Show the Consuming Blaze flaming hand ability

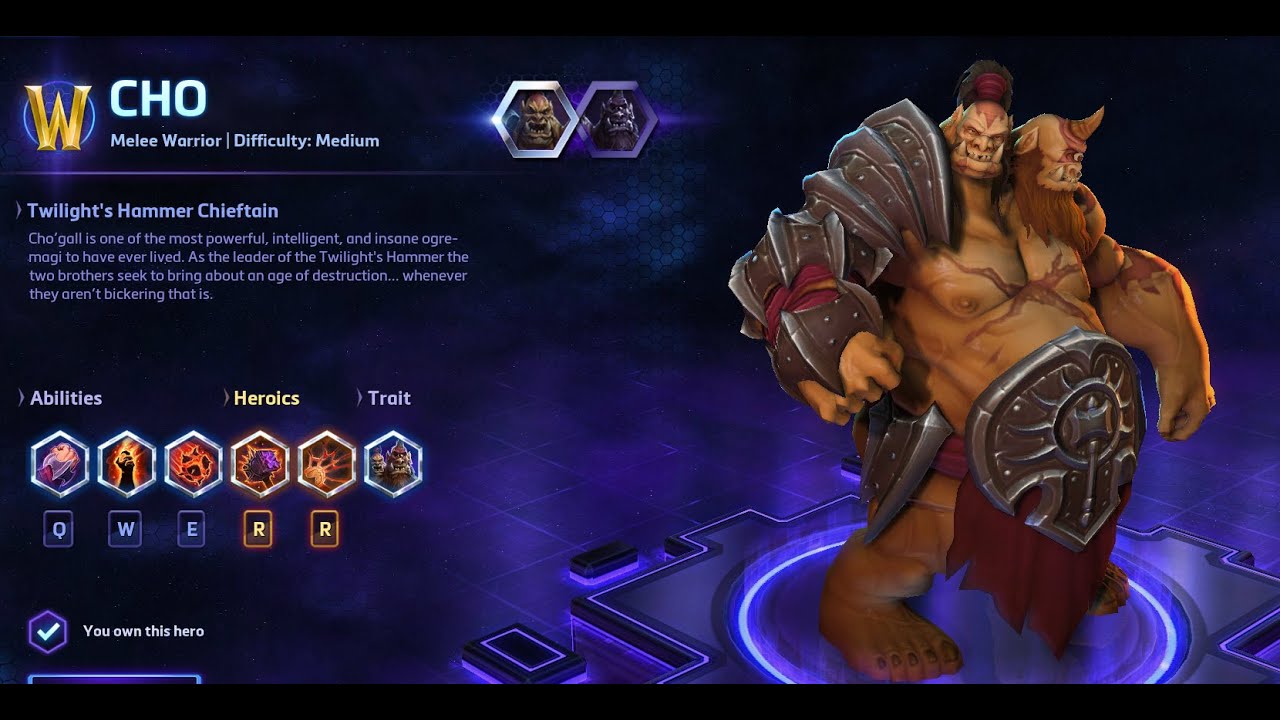[126, 464]
